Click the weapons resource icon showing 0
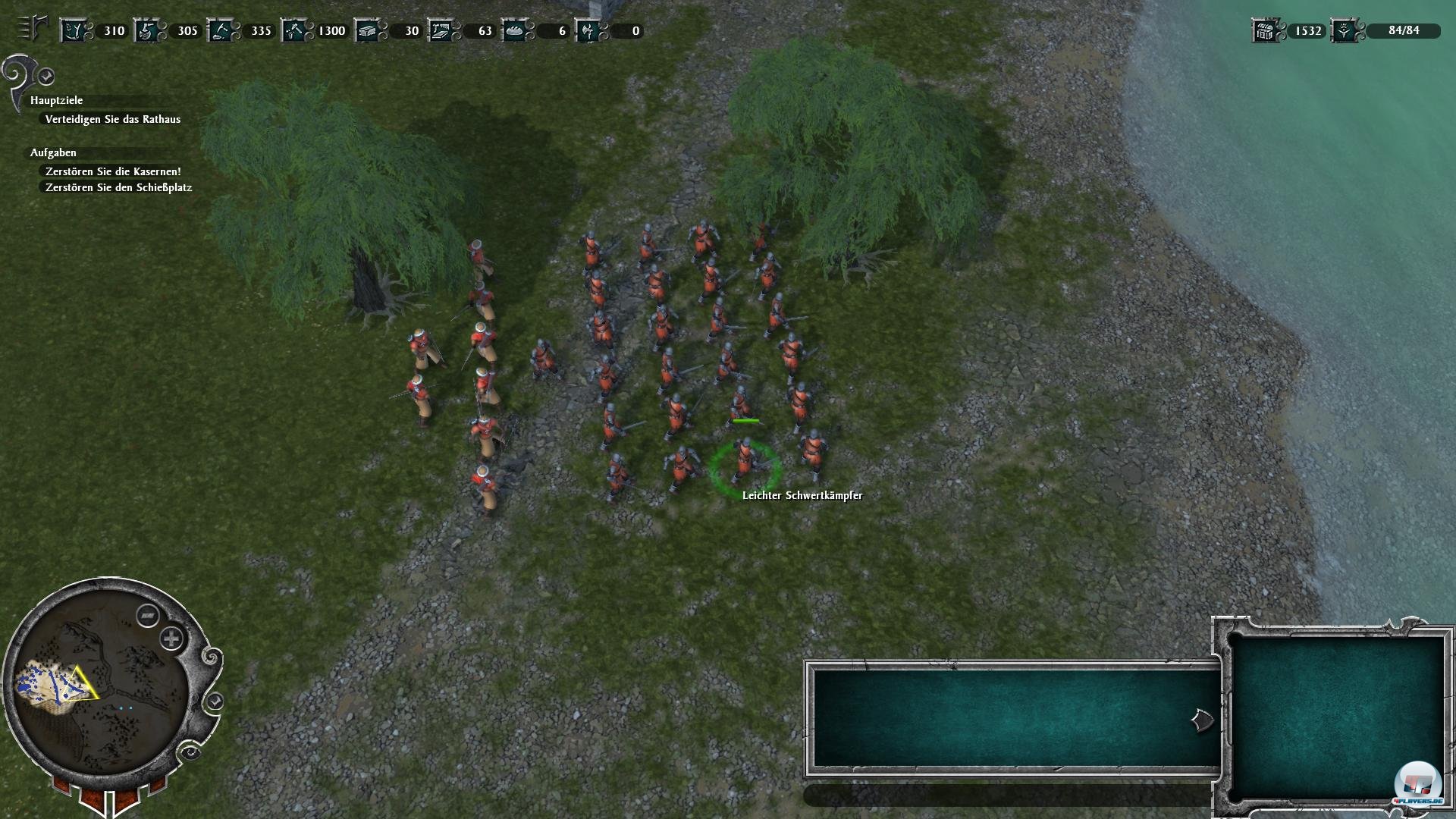This screenshot has width=1456, height=819. (x=589, y=30)
